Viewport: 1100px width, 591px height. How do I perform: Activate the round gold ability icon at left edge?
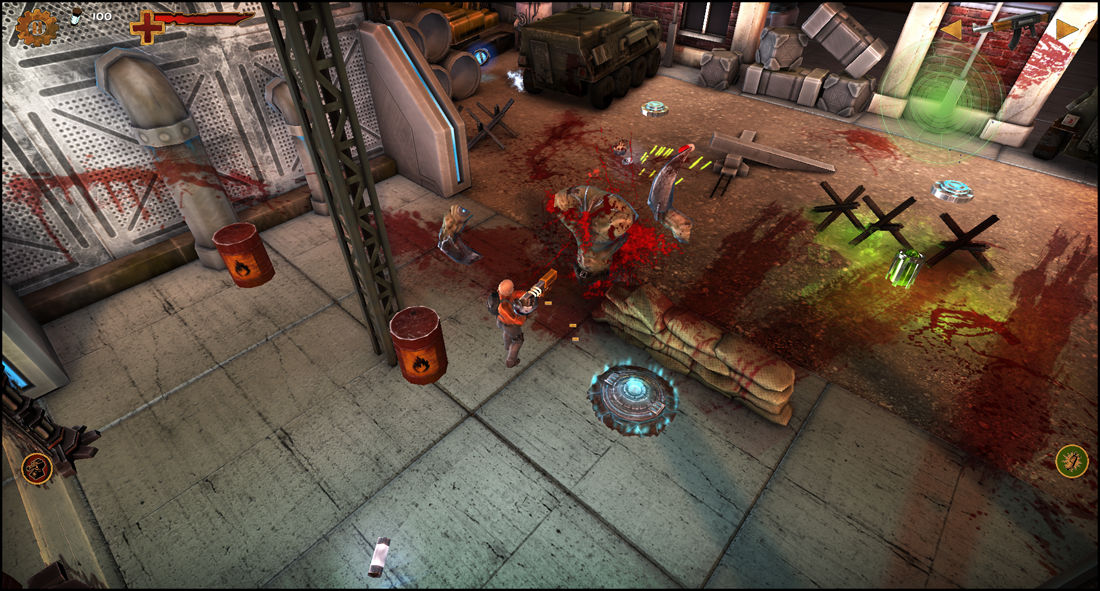pos(36,466)
